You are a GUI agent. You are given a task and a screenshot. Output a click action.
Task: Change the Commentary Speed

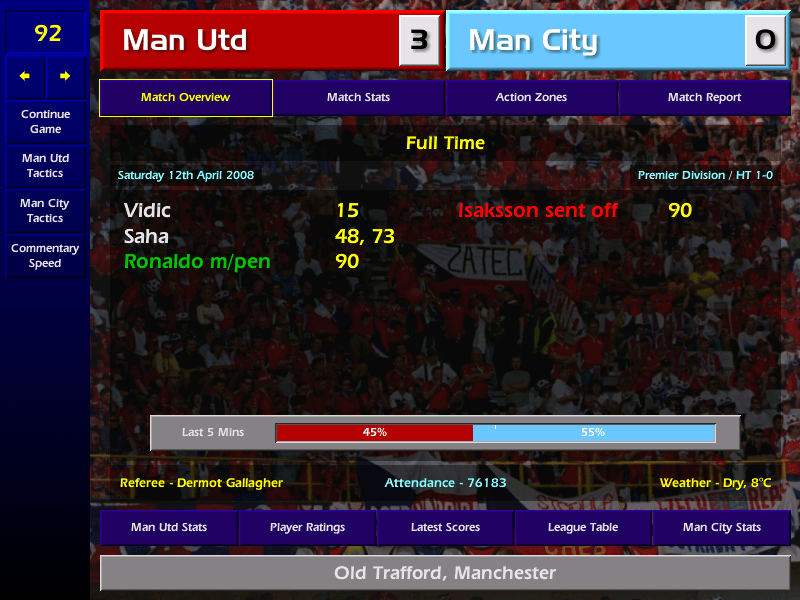pyautogui.click(x=45, y=255)
